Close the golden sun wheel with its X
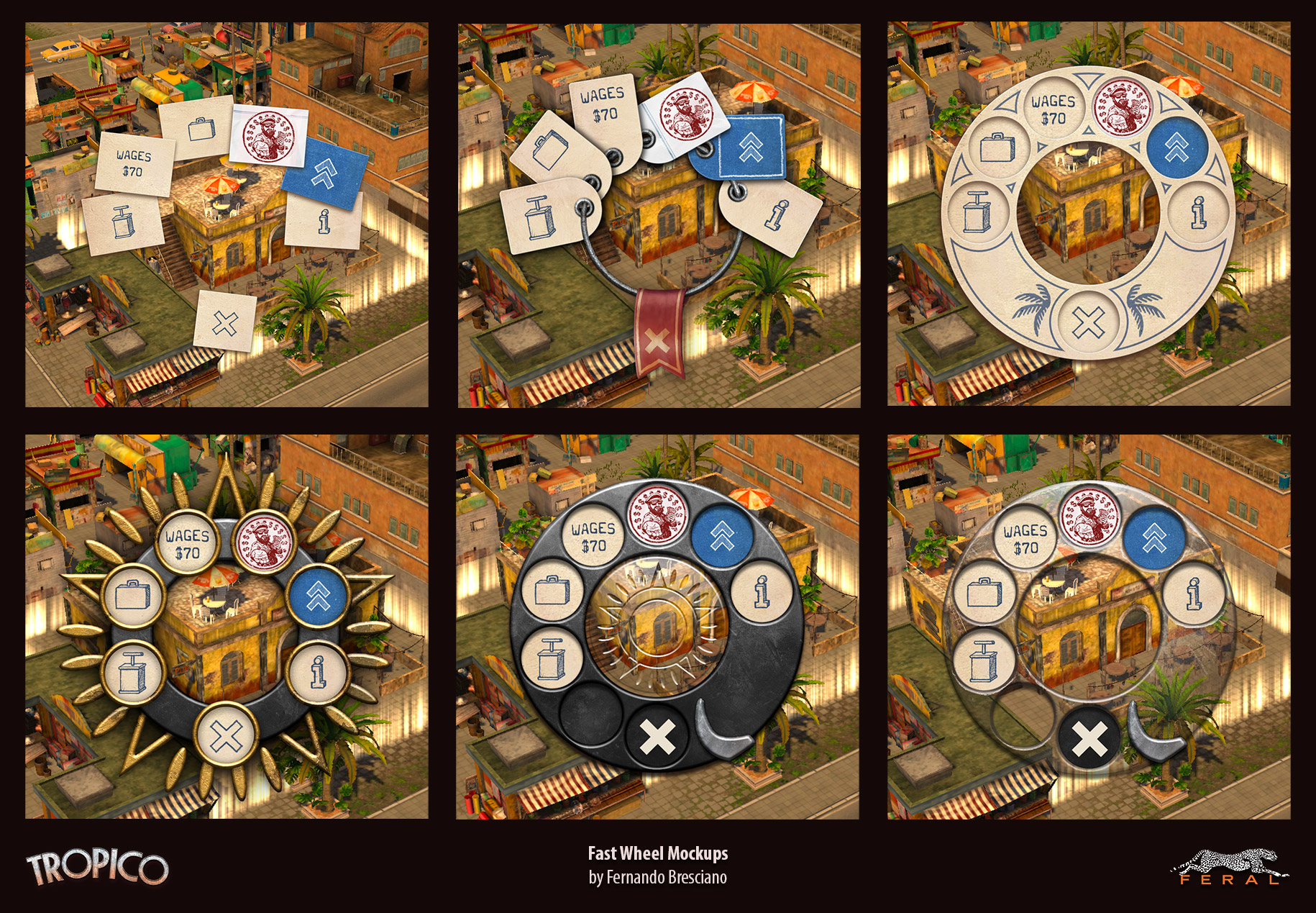Image resolution: width=1316 pixels, height=913 pixels. [x=227, y=735]
